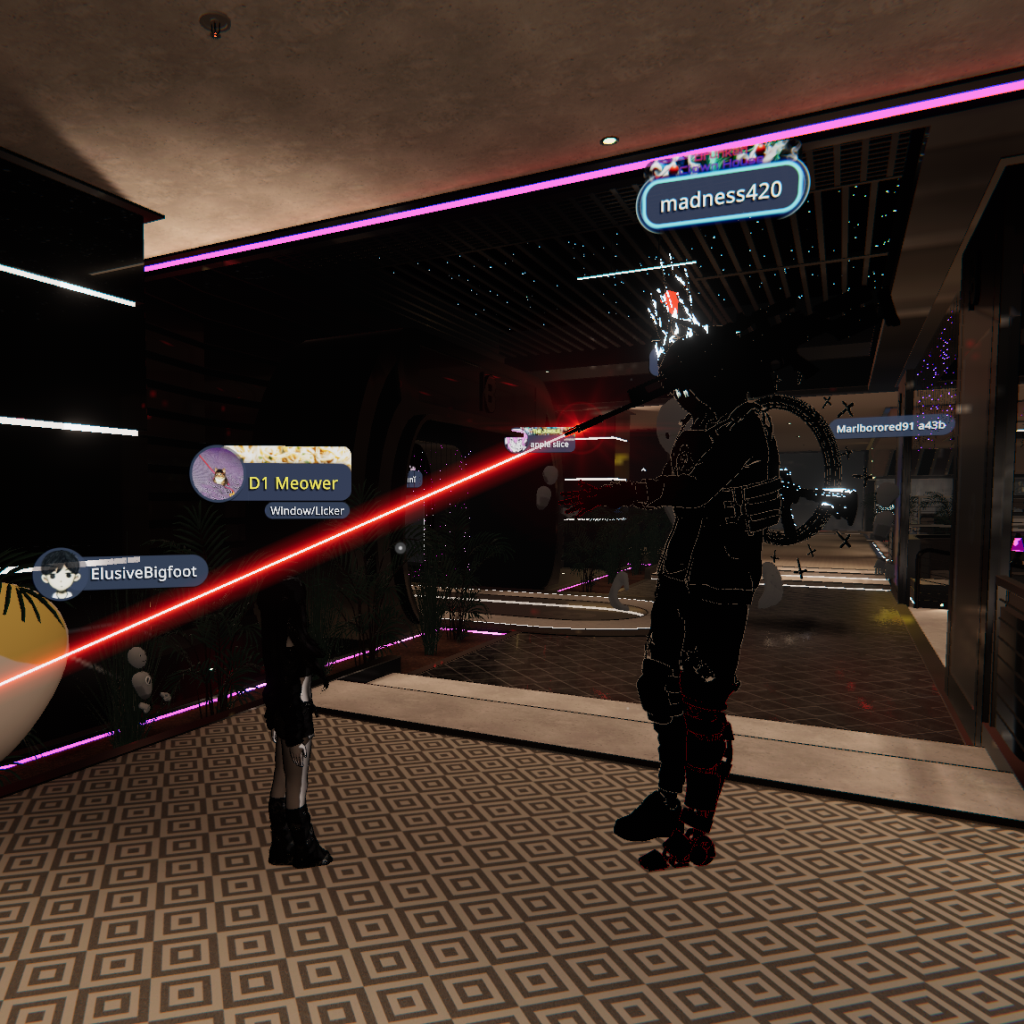This screenshot has width=1024, height=1024.
Task: Select the madness420 nameplate
Action: point(721,195)
